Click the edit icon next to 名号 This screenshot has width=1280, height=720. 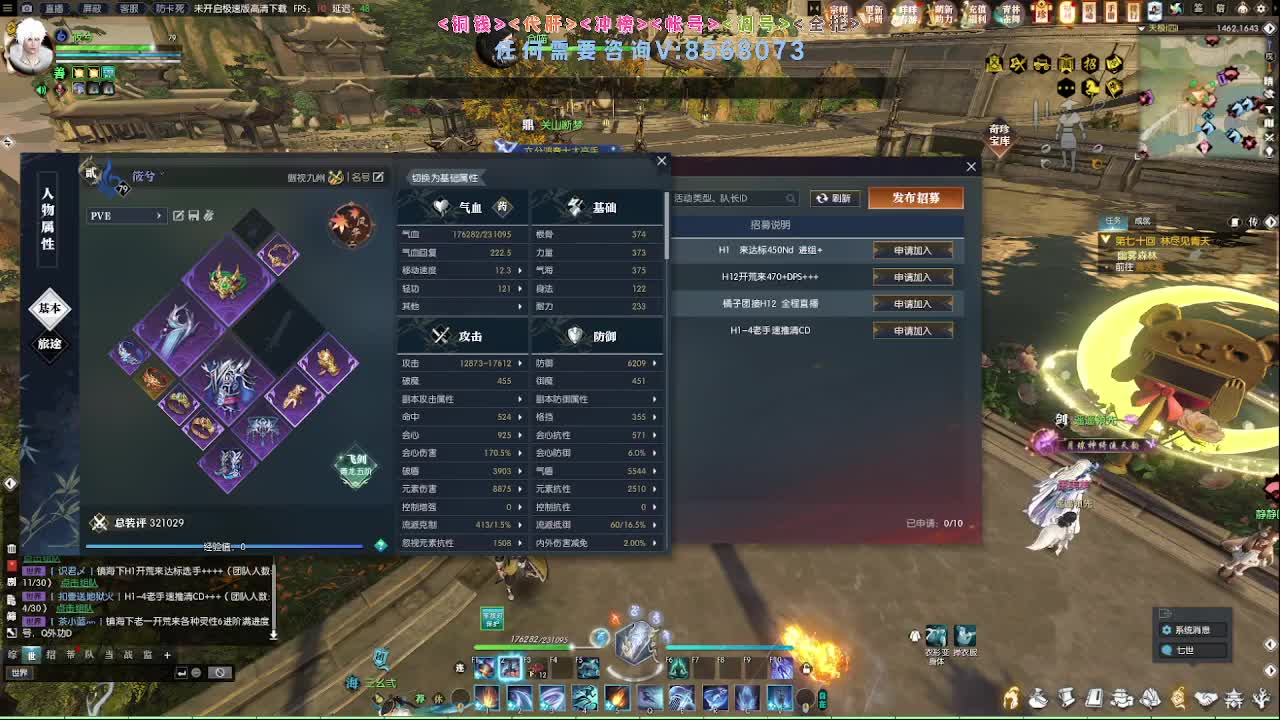[378, 178]
